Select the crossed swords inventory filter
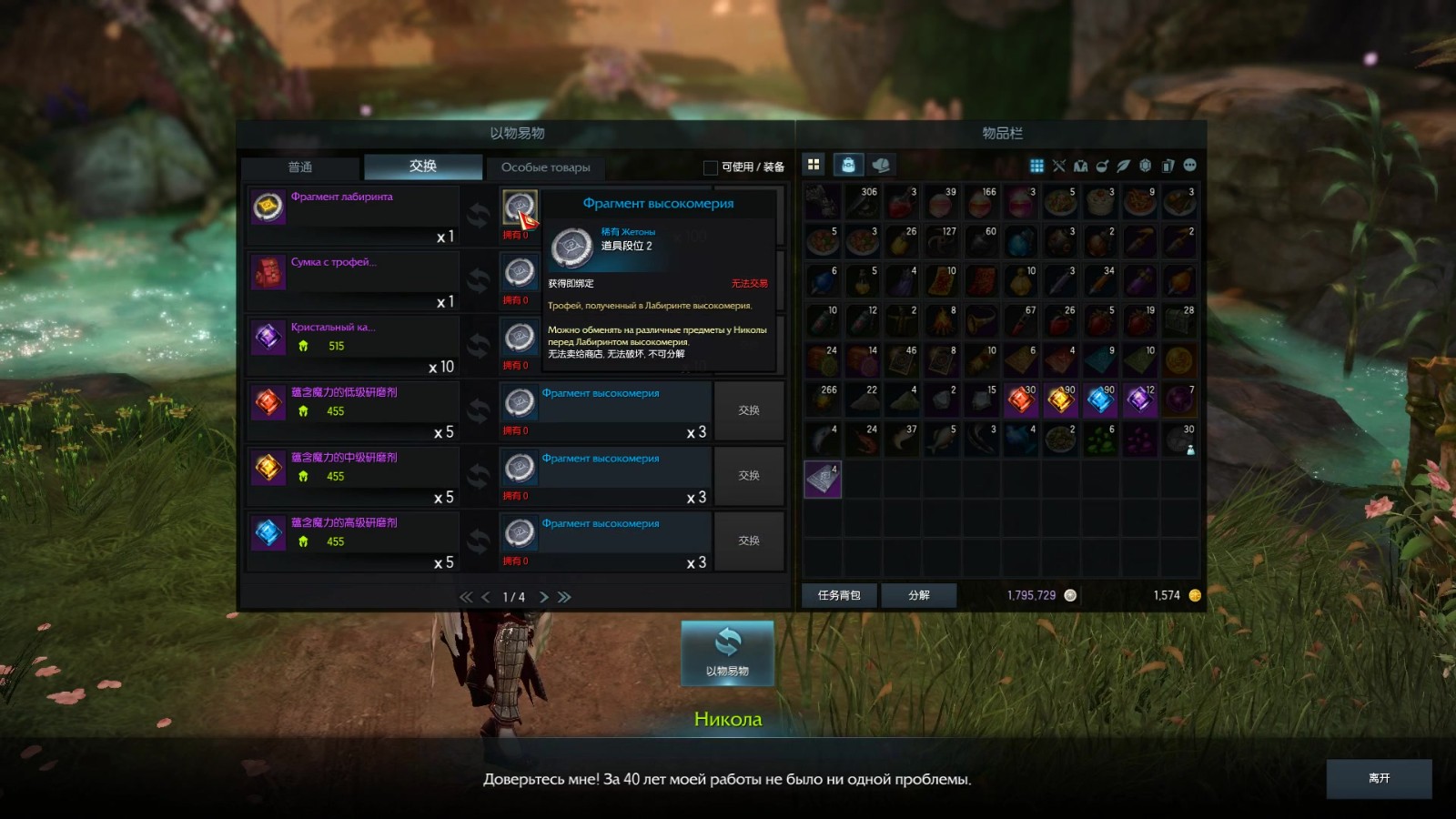This screenshot has height=819, width=1456. point(1058,166)
